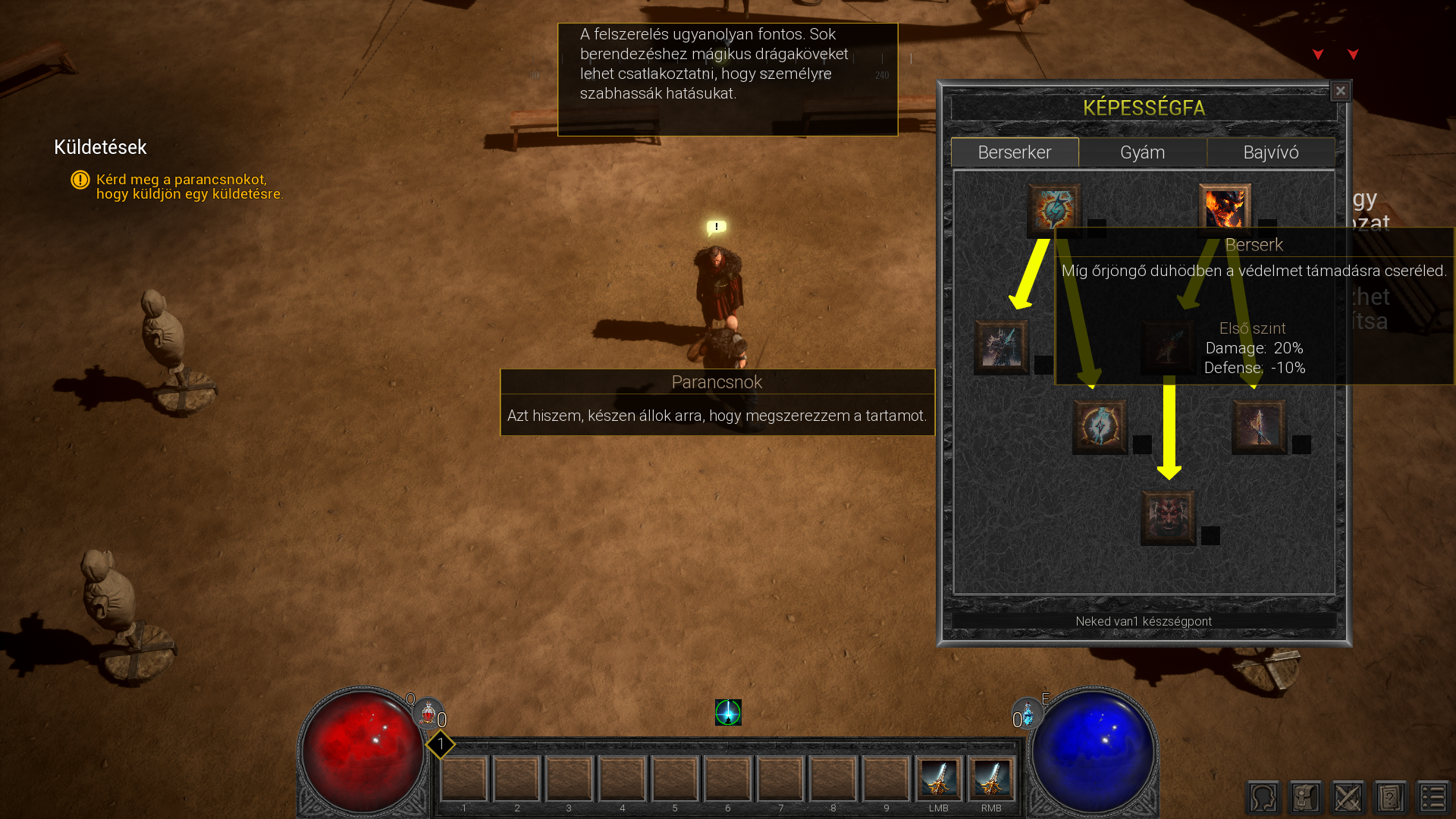The height and width of the screenshot is (819, 1456).
Task: Open the character head profile panel
Action: point(1263,798)
